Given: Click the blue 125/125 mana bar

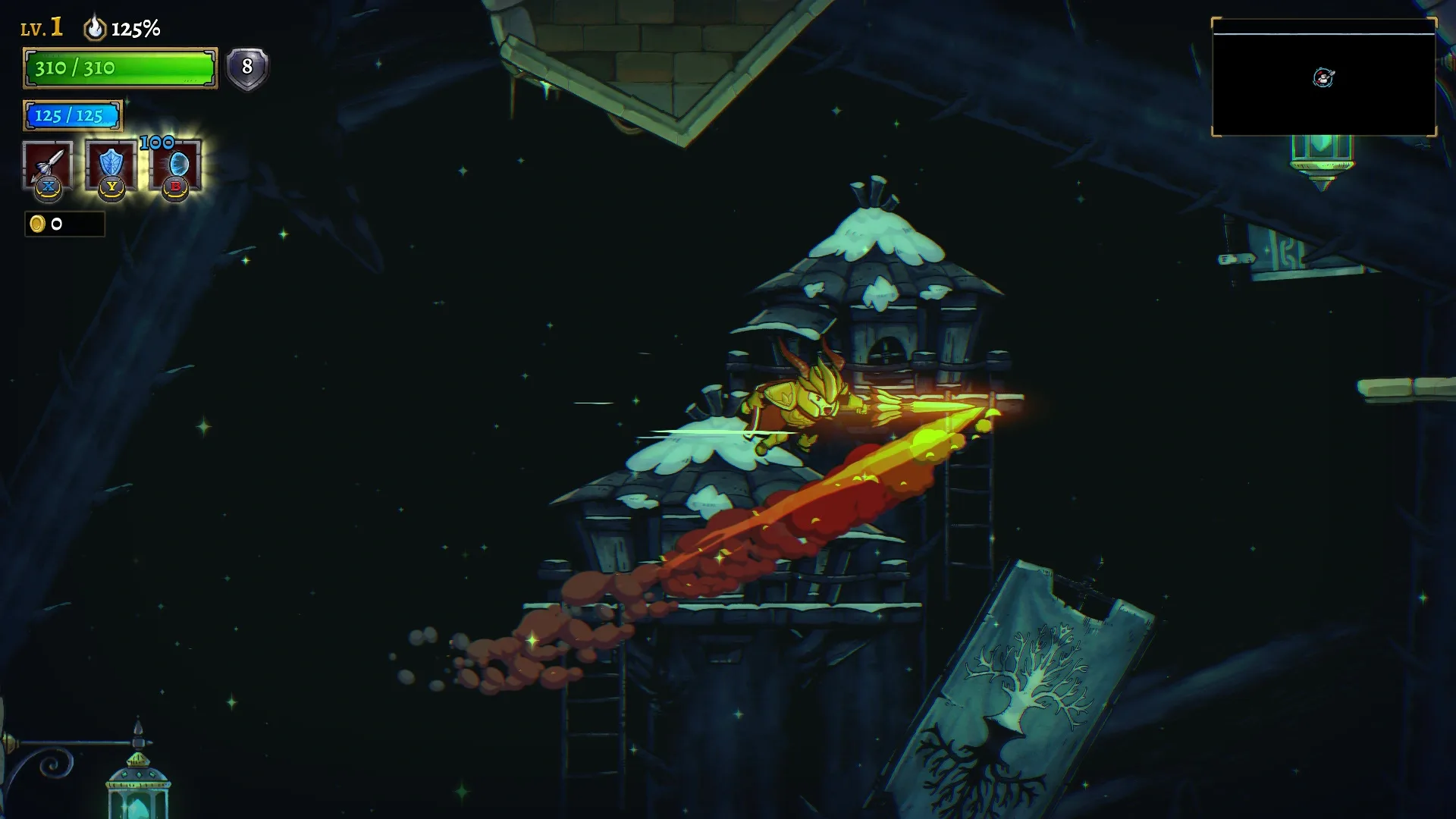Looking at the screenshot, I should [72, 117].
